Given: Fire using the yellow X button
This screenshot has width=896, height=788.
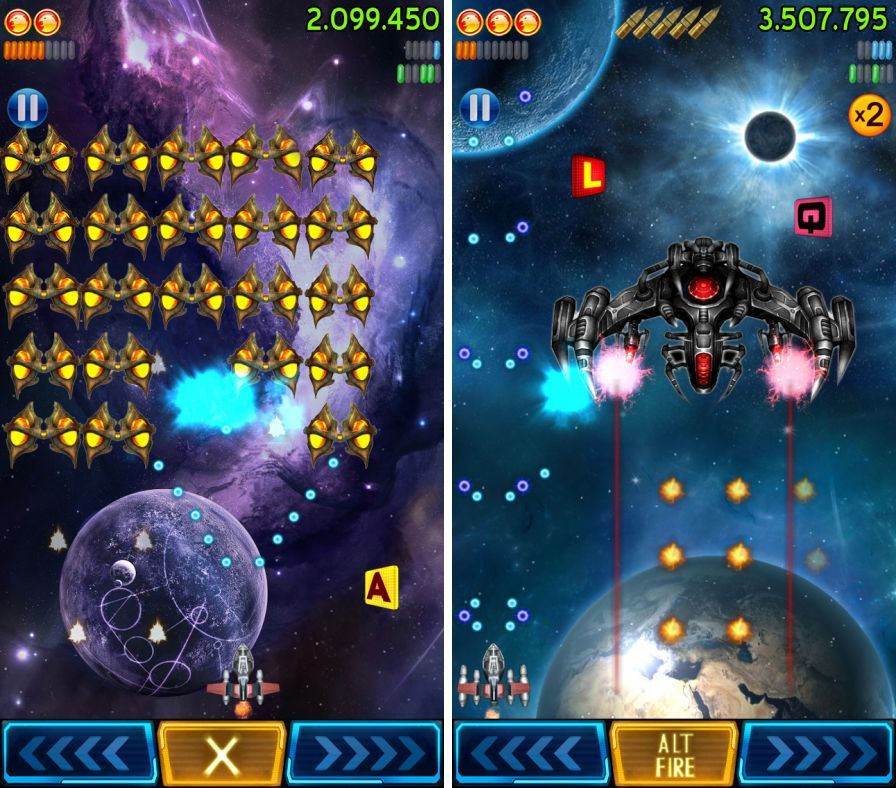Looking at the screenshot, I should tap(222, 753).
